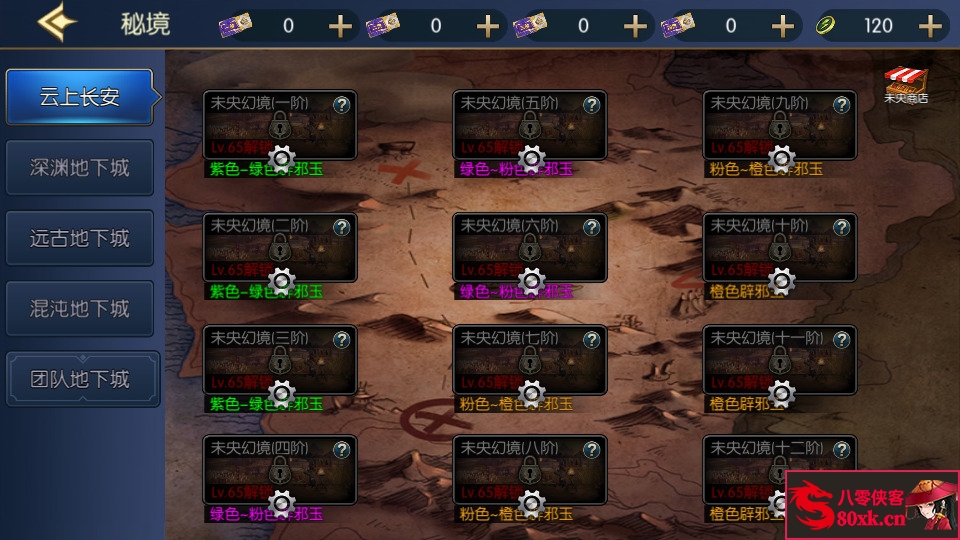Select the 未央幻境(四阶) dungeon tile
The height and width of the screenshot is (540, 960).
tap(280, 469)
